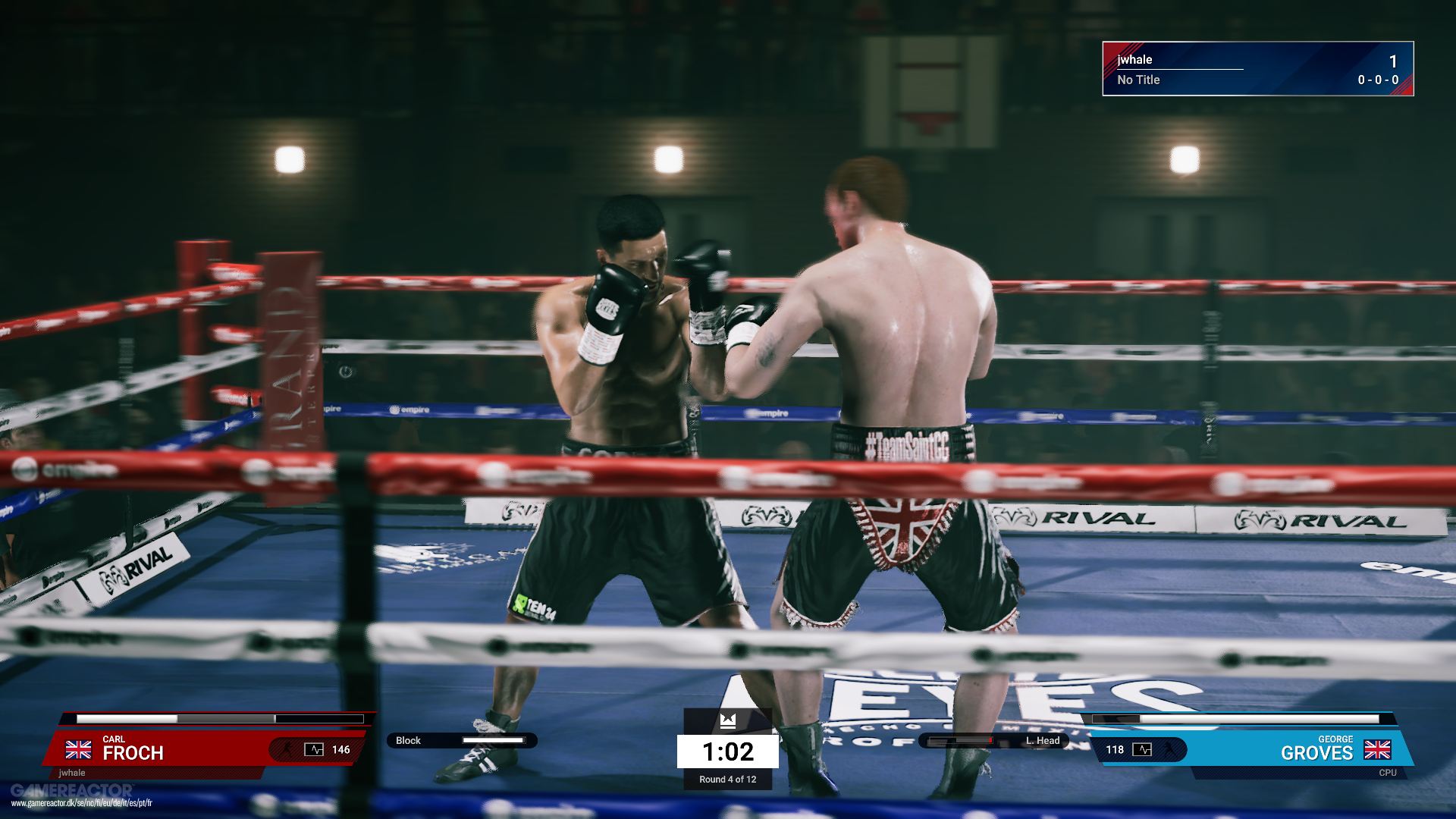This screenshot has height=819, width=1456.
Task: Click the British flag next to Groves
Action: (1377, 750)
